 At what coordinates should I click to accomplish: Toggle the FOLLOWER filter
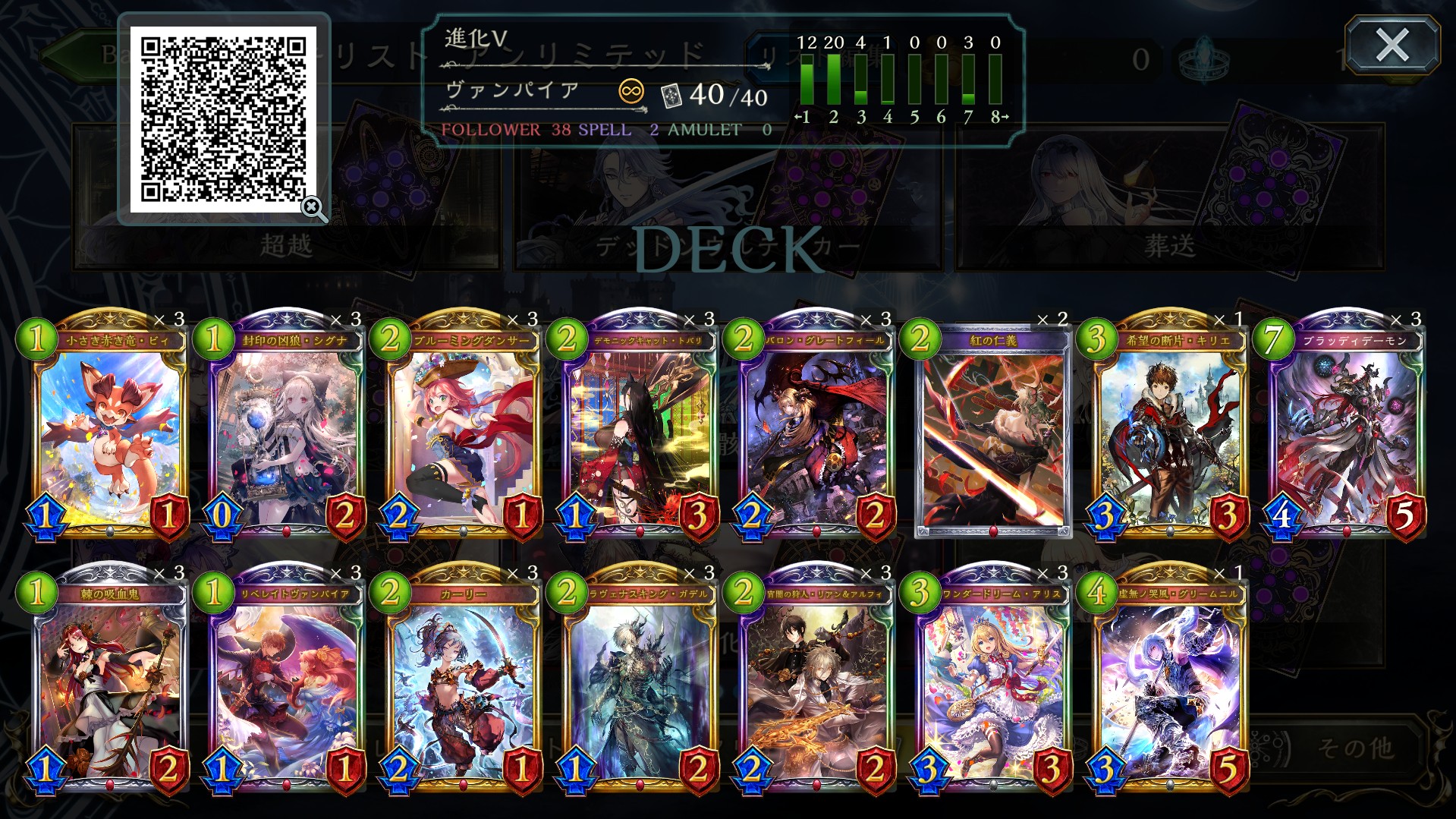pos(489,131)
